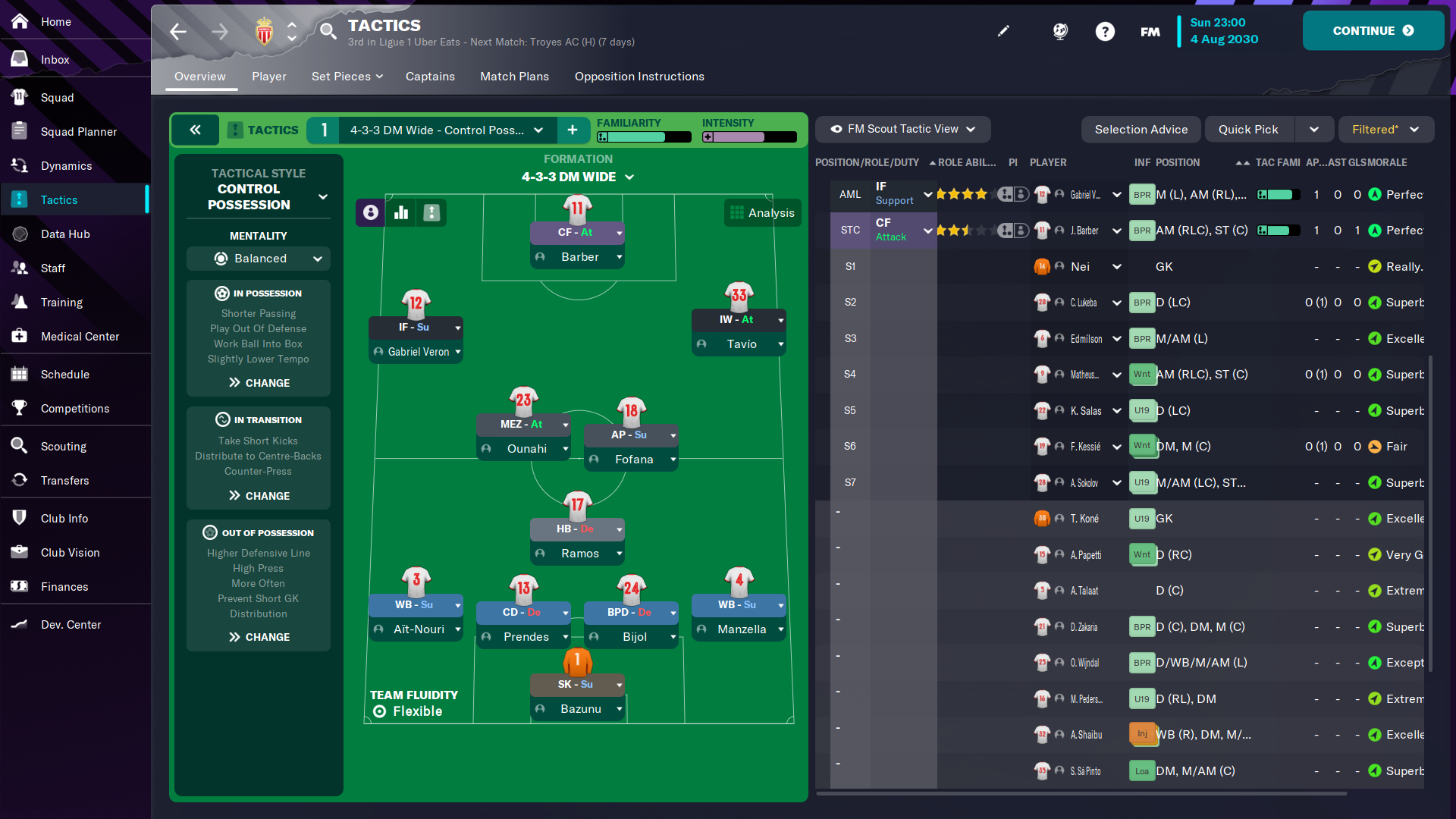Select the player shirts view on pitch

pyautogui.click(x=369, y=212)
